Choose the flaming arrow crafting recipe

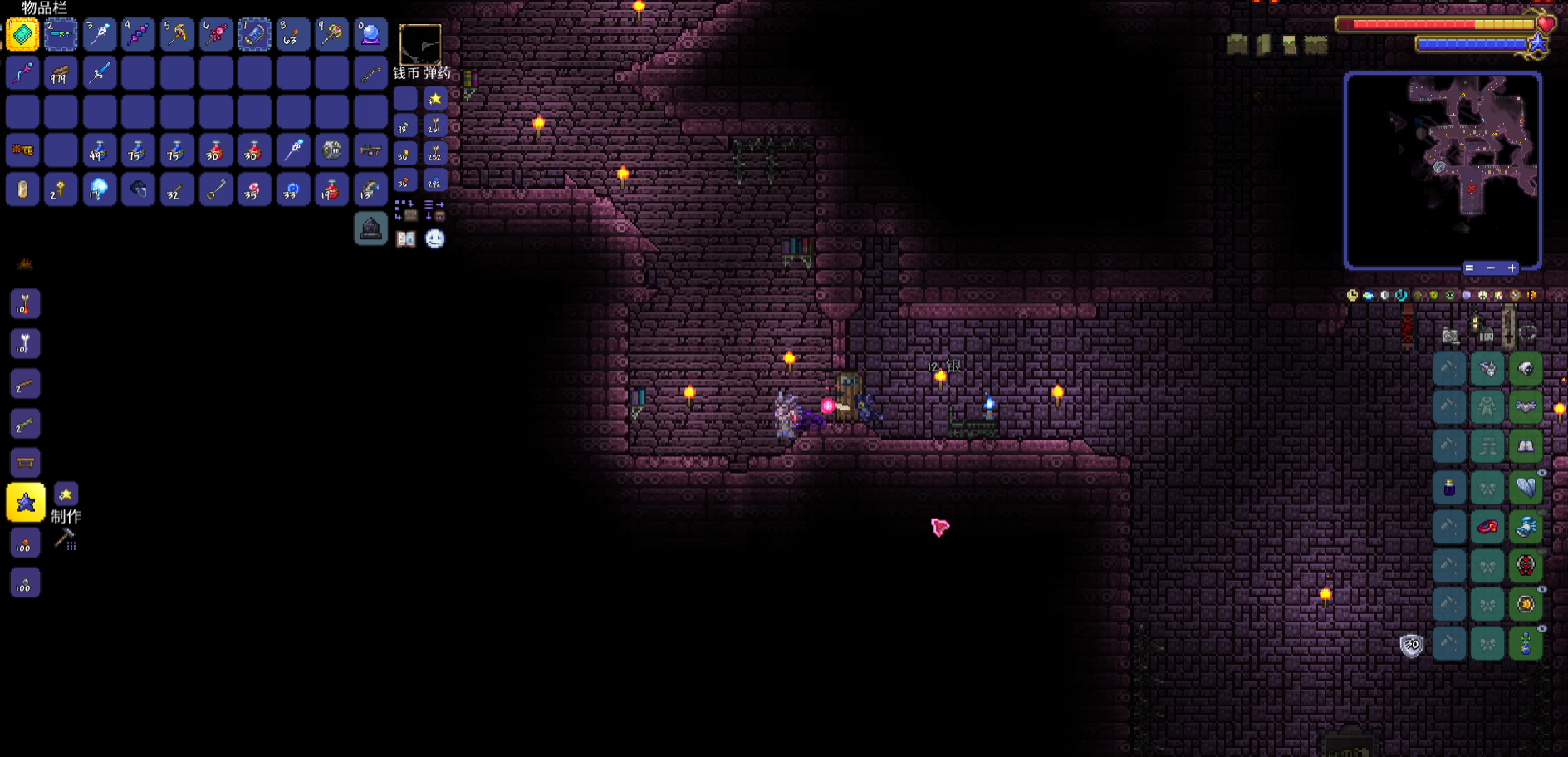(x=25, y=305)
